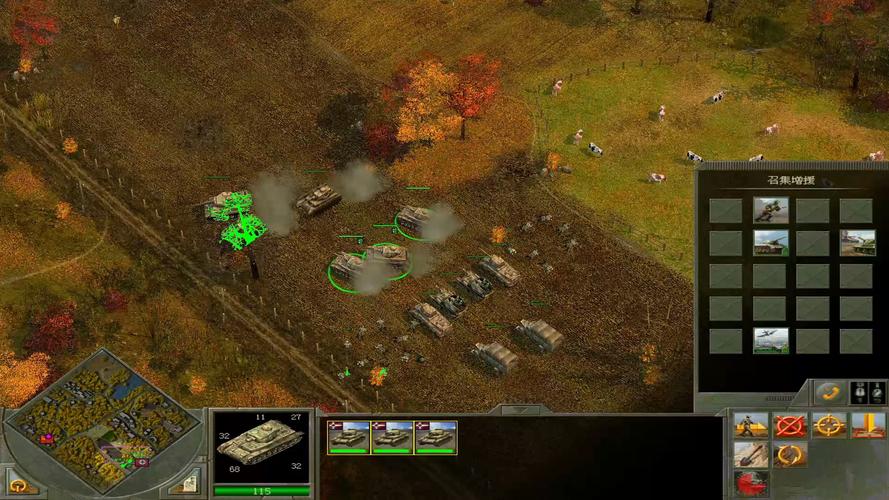Request the aircraft support reinforcement
889x500 pixels.
(x=770, y=341)
